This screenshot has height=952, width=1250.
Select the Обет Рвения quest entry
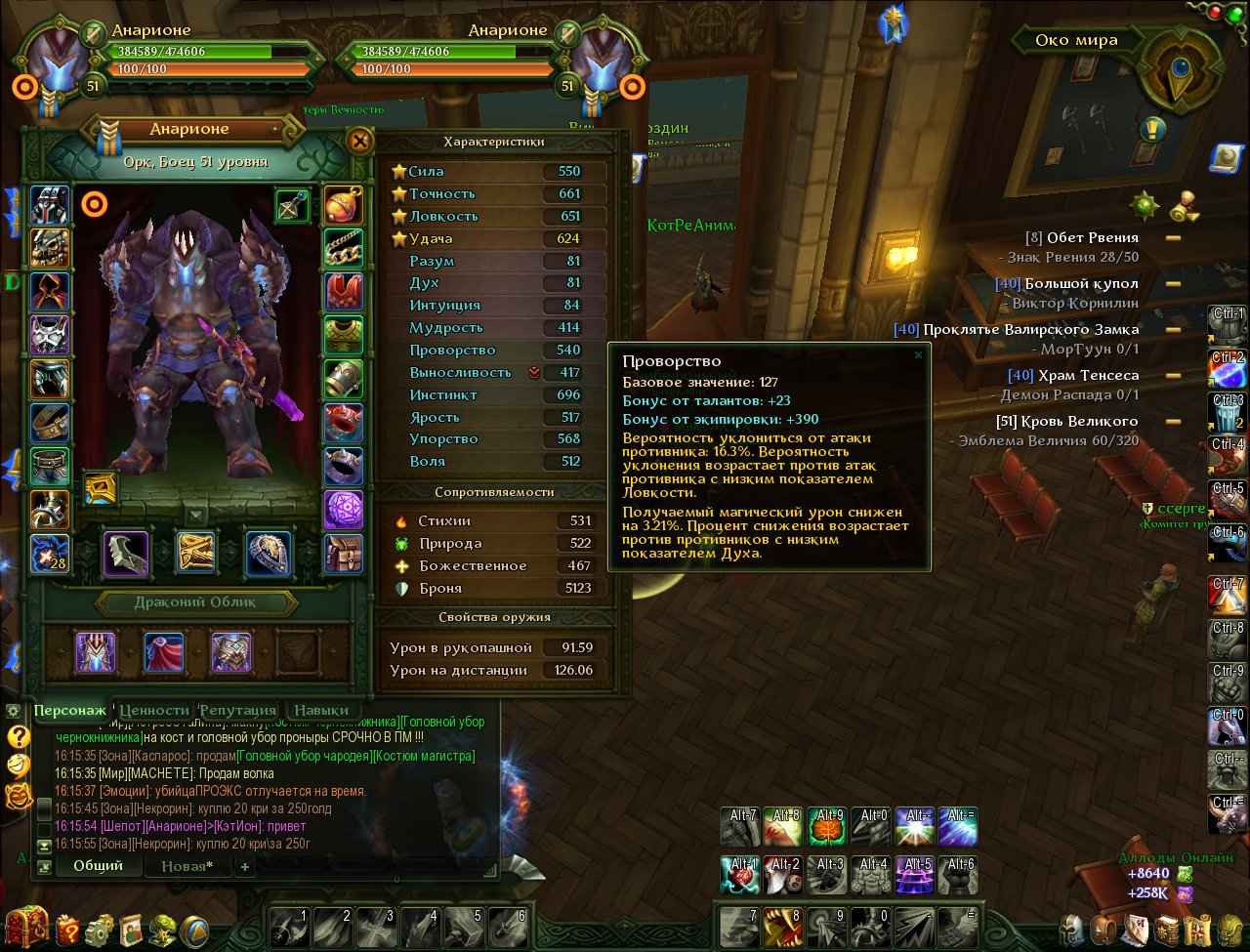pos(1092,237)
